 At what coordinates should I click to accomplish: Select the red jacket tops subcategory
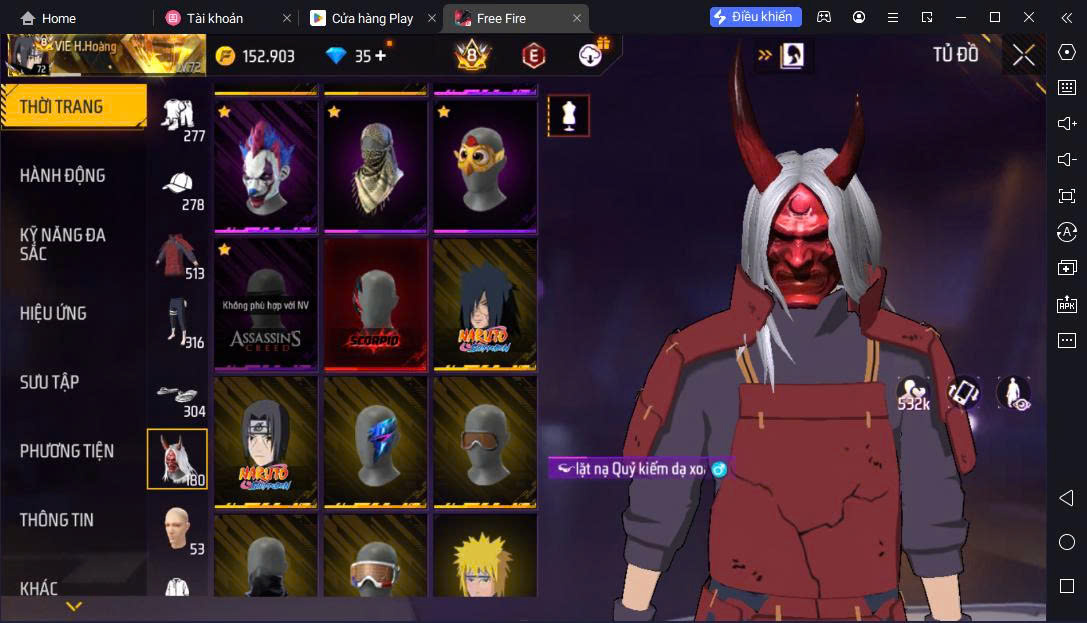178,255
